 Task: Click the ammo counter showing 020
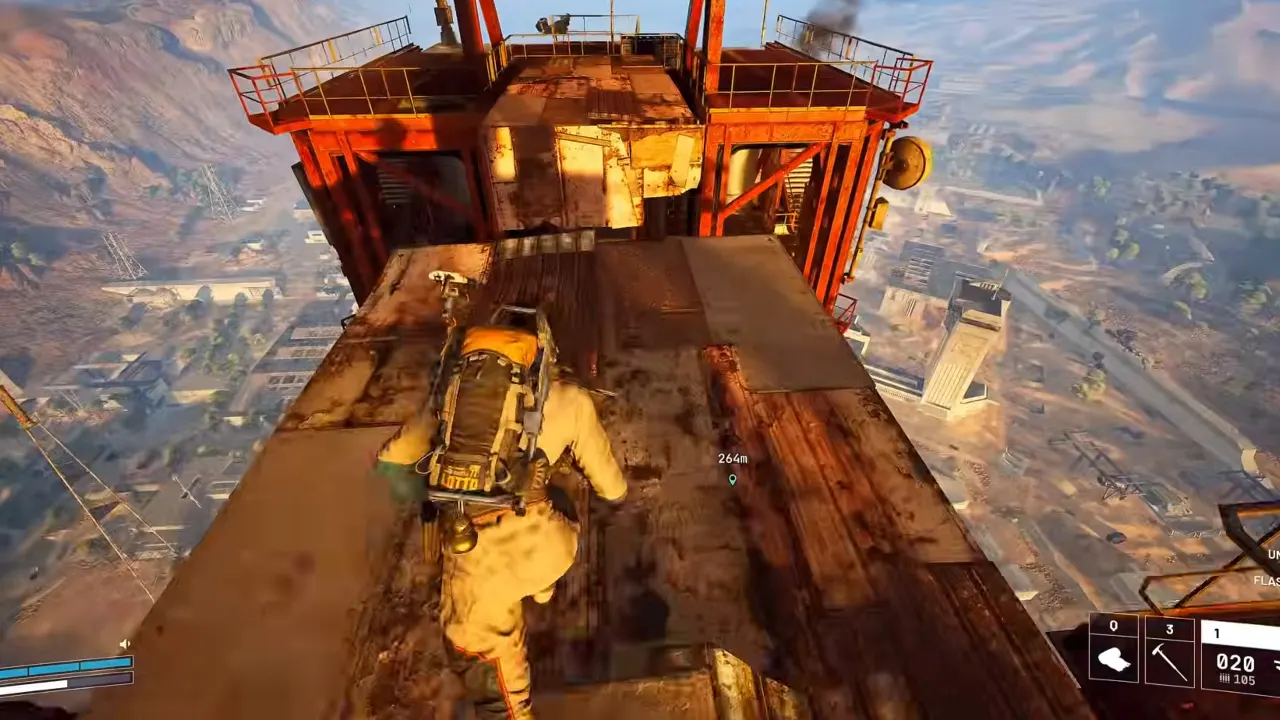(1236, 663)
